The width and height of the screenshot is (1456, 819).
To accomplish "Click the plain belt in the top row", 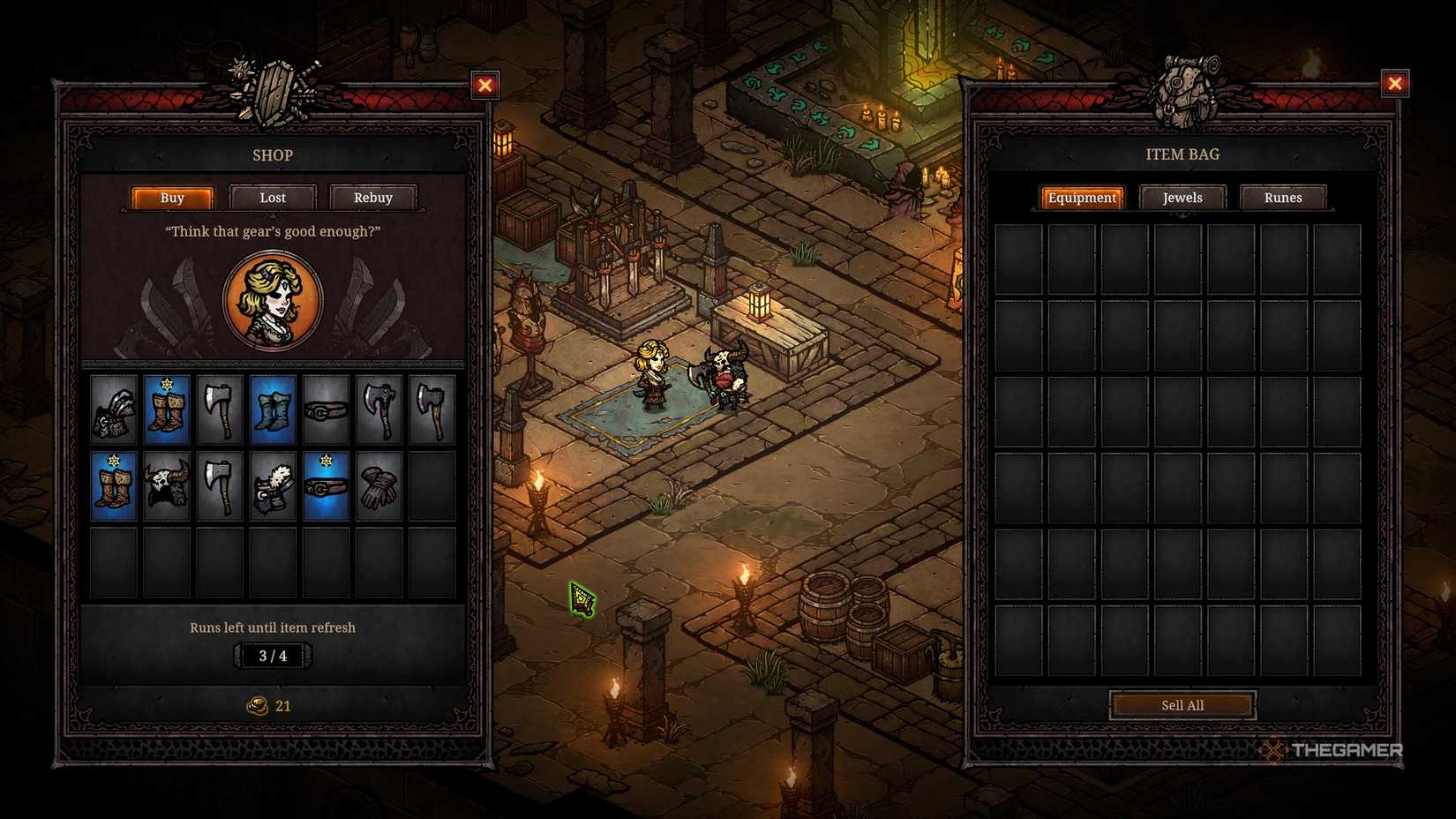I will tap(326, 409).
